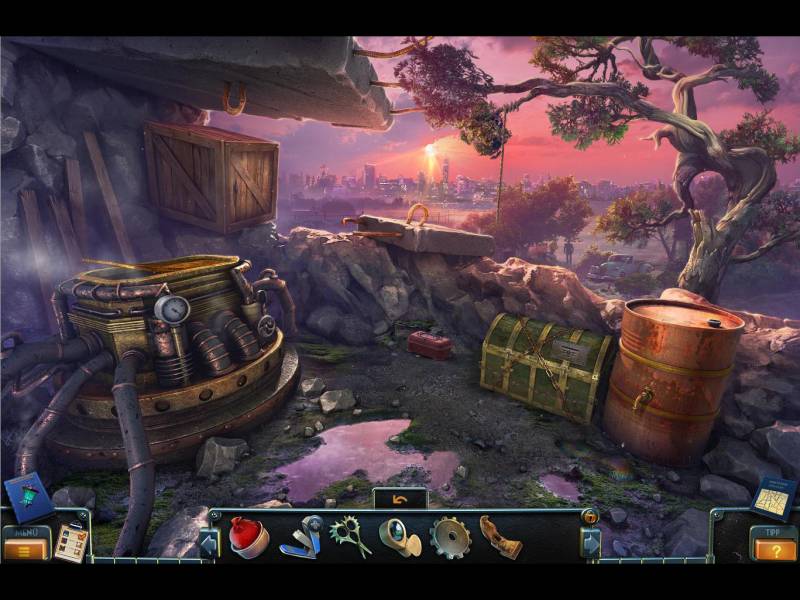Choose the green spiked scissors item

pos(350,535)
